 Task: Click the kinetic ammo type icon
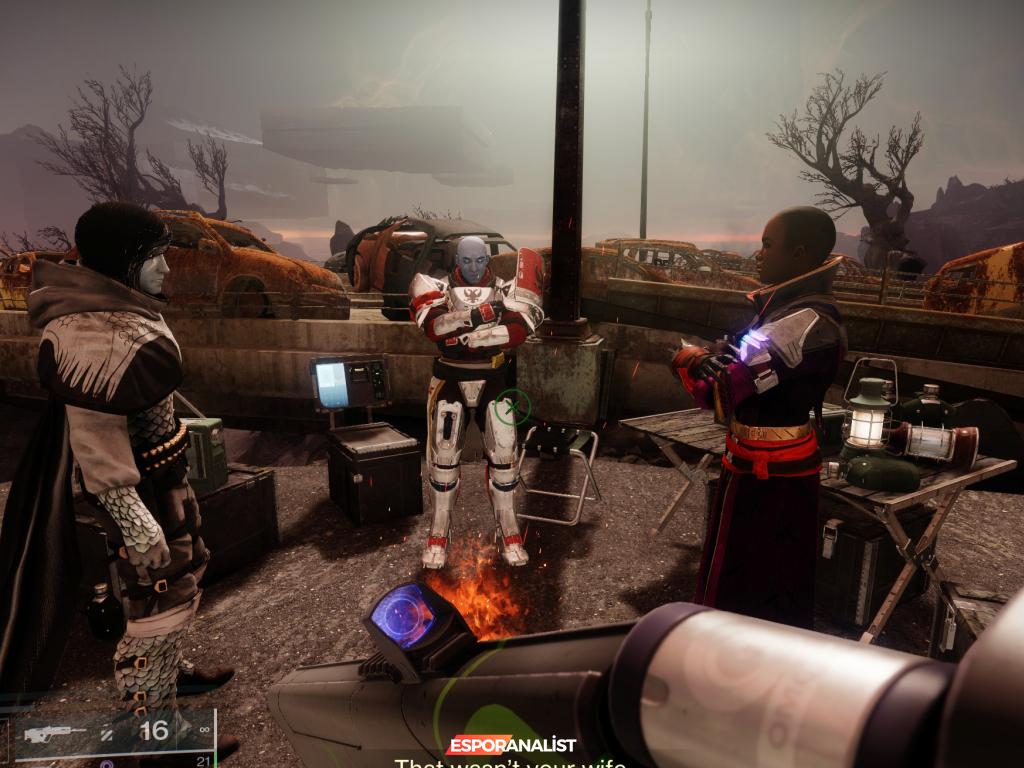(x=106, y=734)
